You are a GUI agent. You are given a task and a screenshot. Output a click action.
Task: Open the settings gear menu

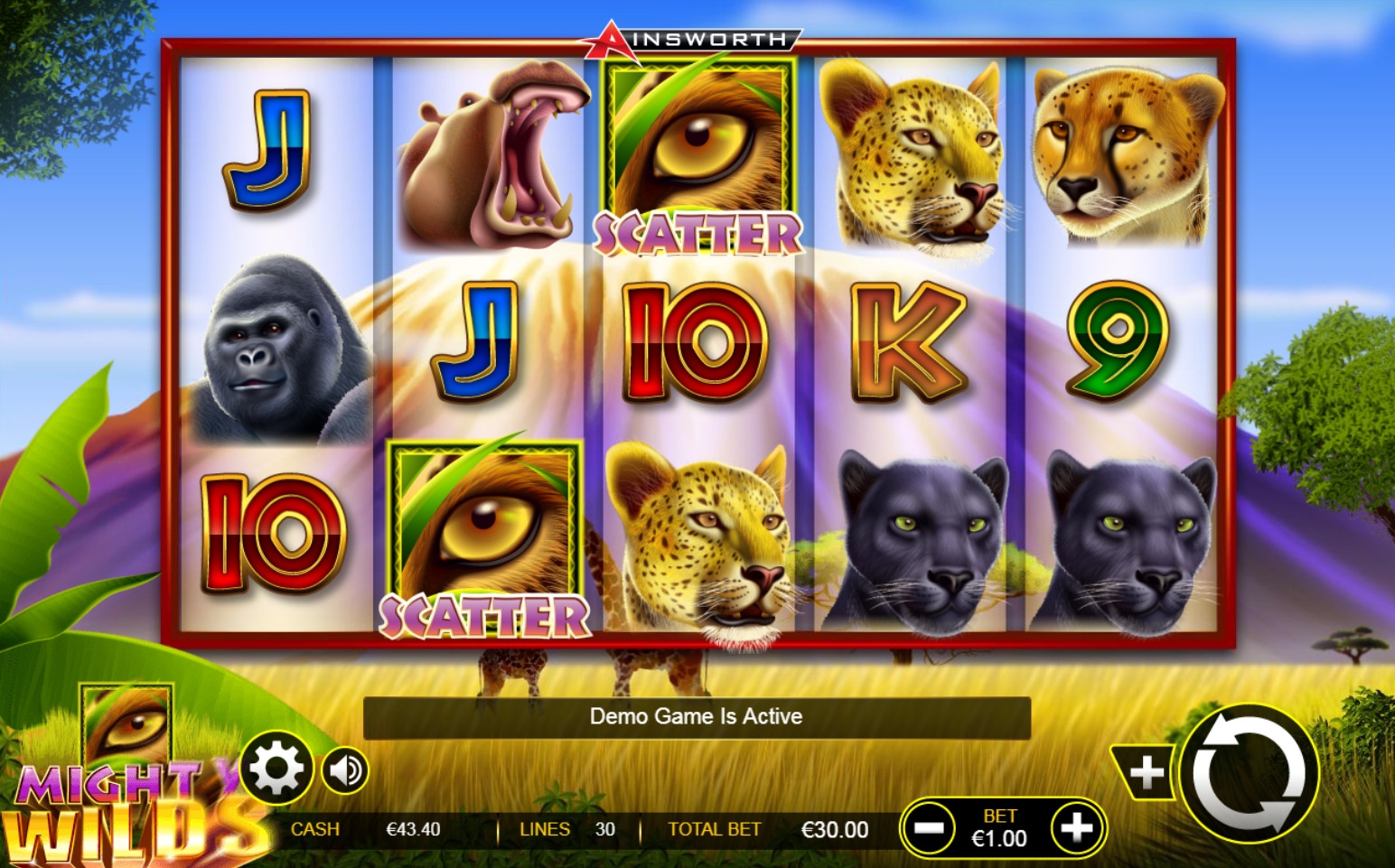(276, 769)
